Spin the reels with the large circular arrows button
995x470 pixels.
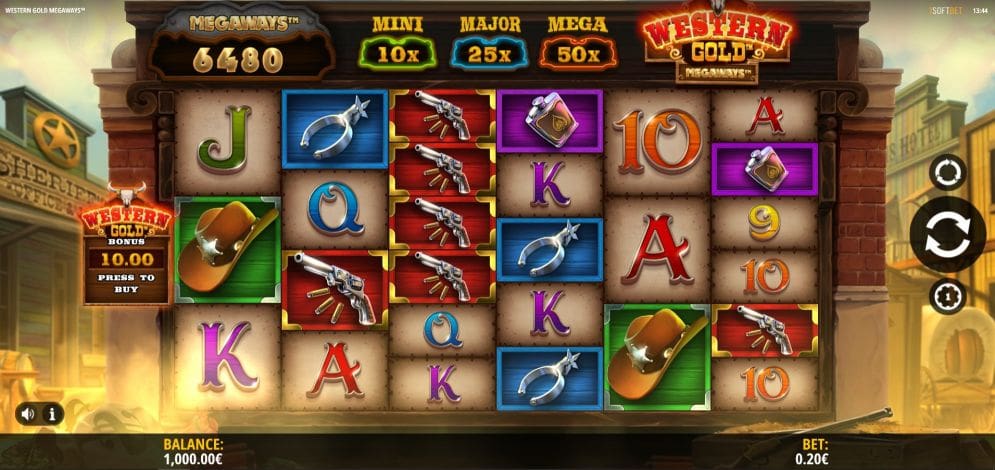946,234
